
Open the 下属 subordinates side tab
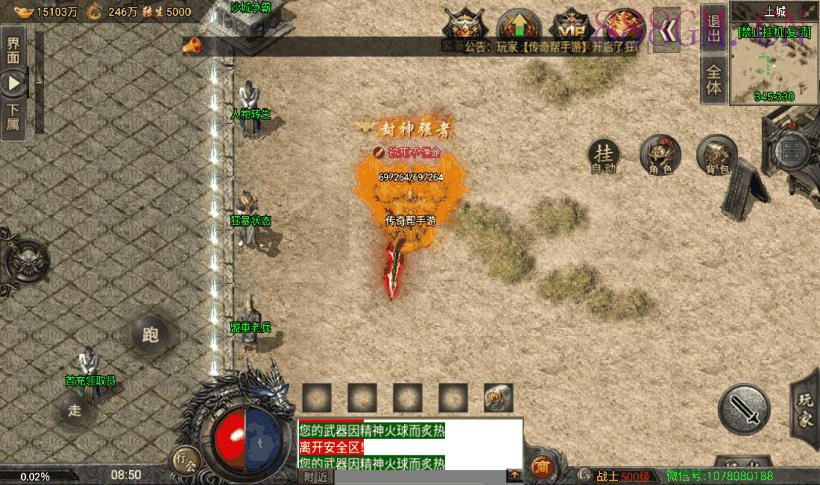pyautogui.click(x=14, y=117)
